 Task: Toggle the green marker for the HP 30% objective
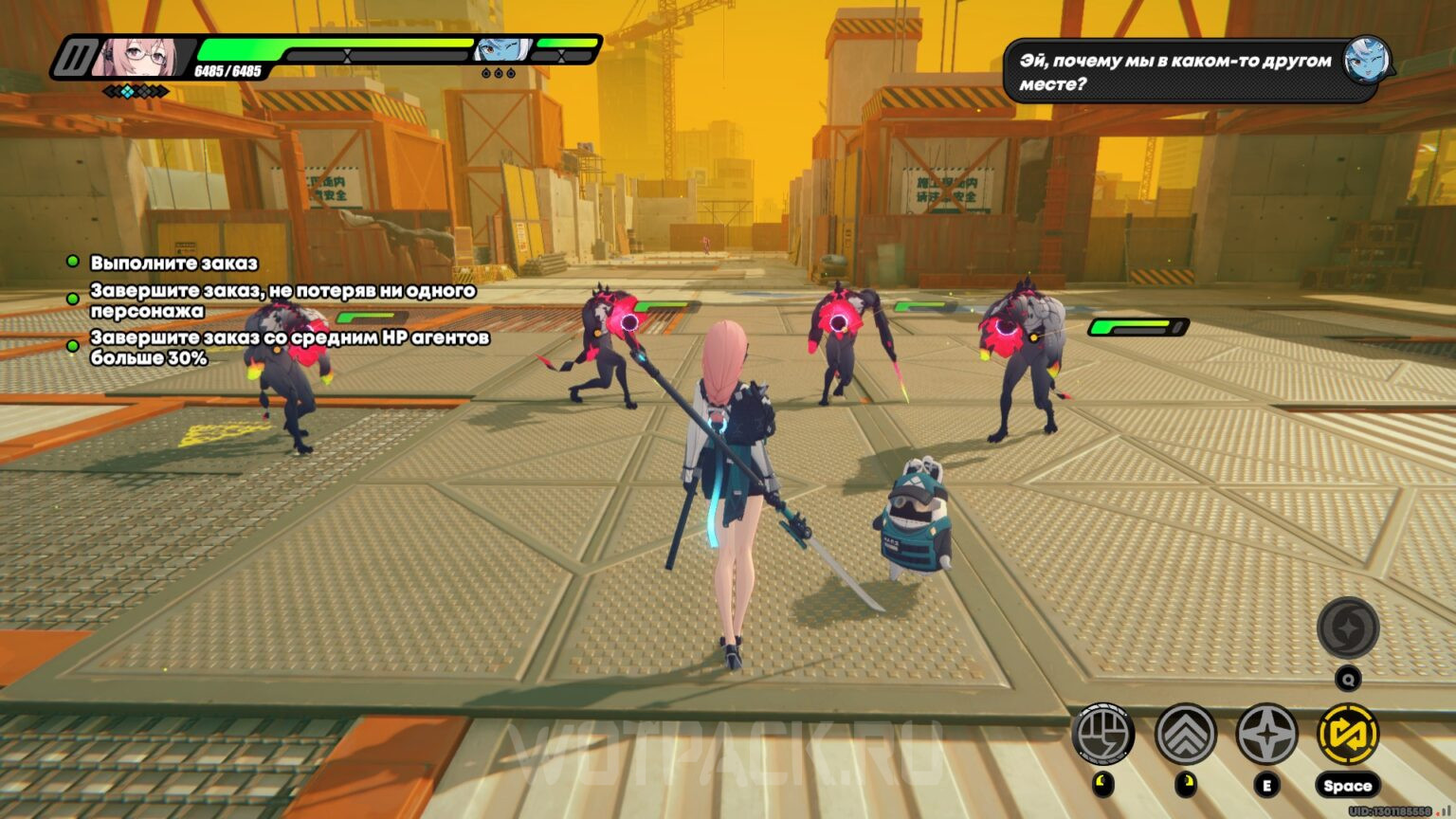tap(71, 344)
